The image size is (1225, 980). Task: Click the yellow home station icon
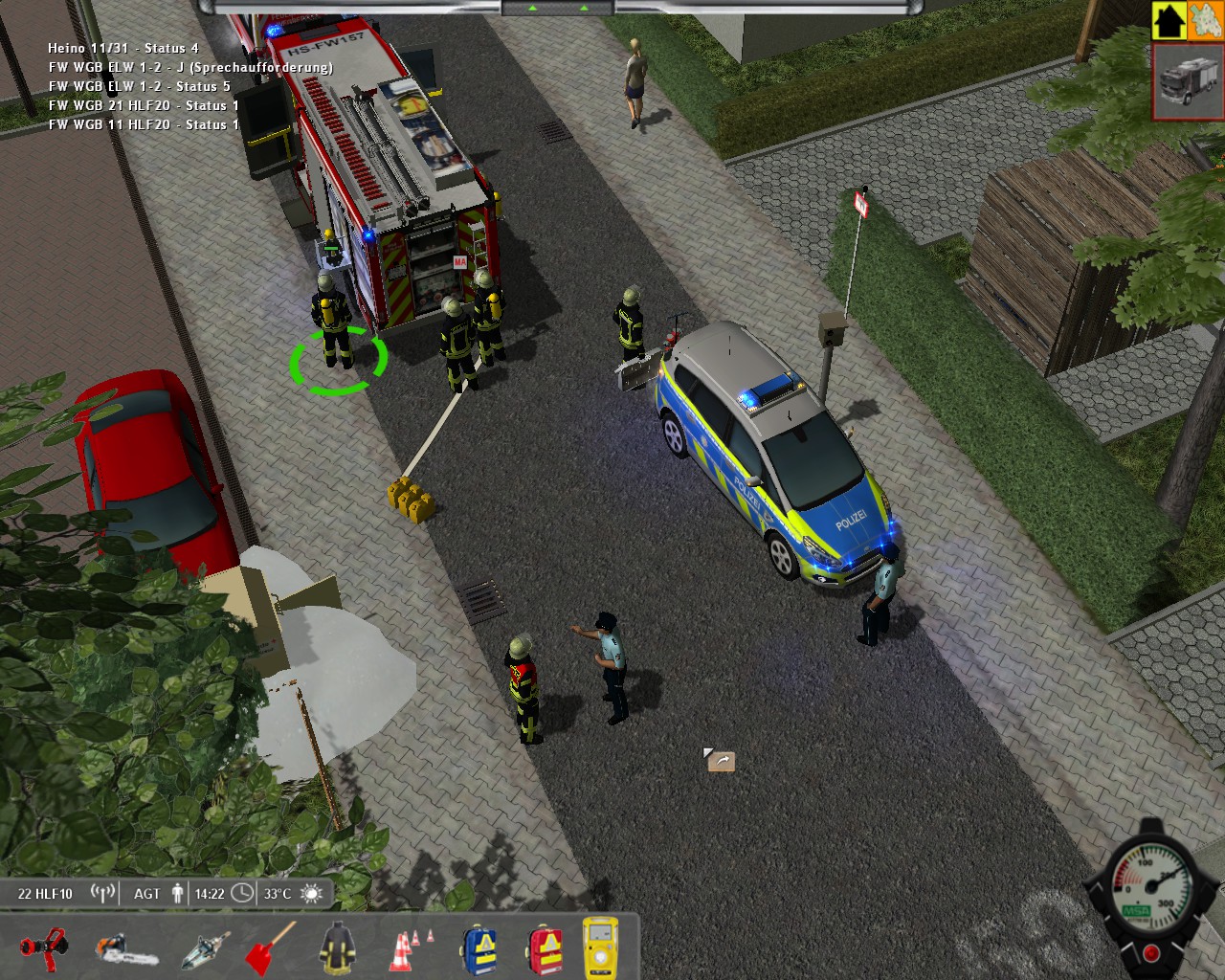(1169, 20)
